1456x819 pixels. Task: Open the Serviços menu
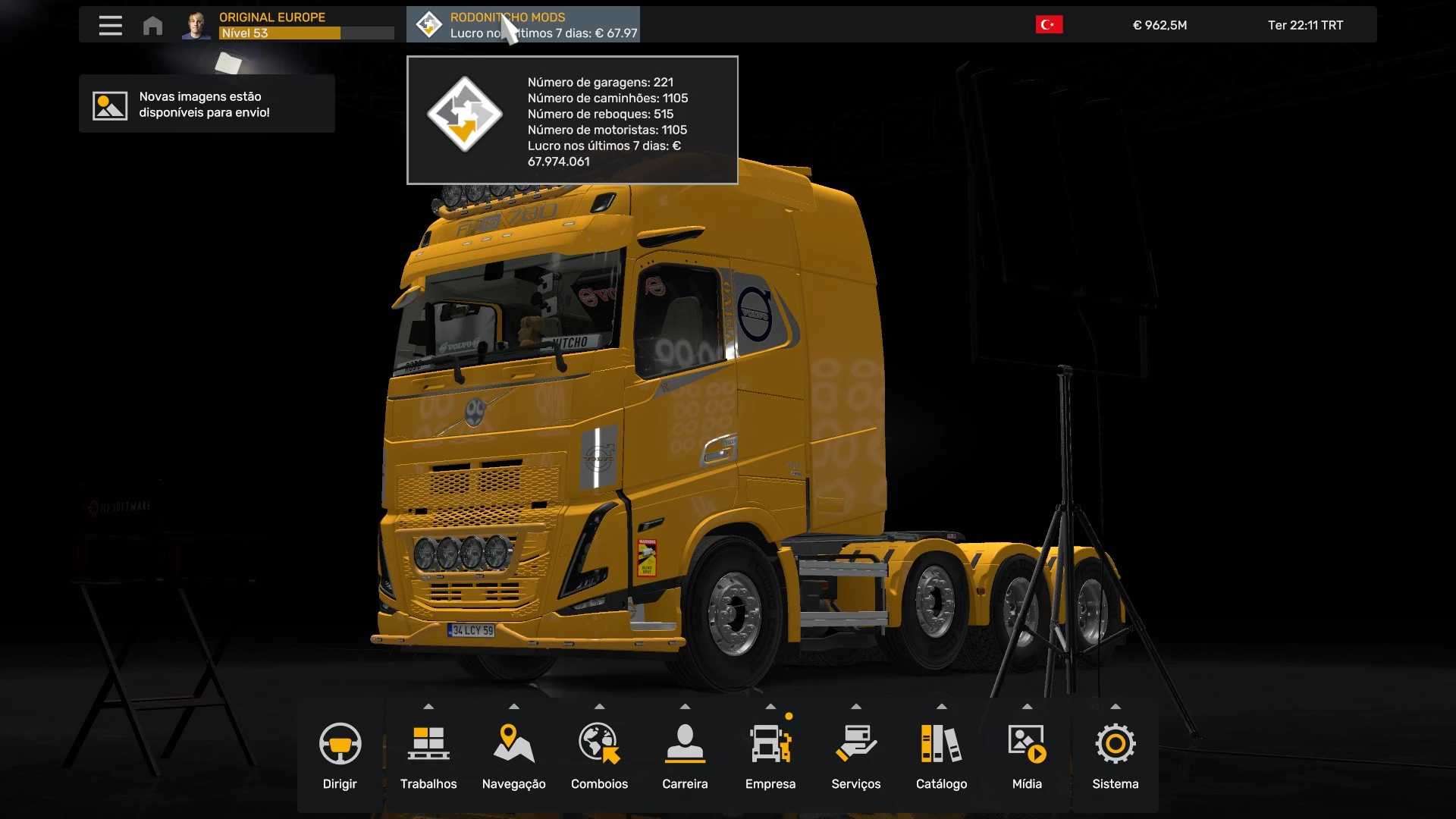click(855, 755)
